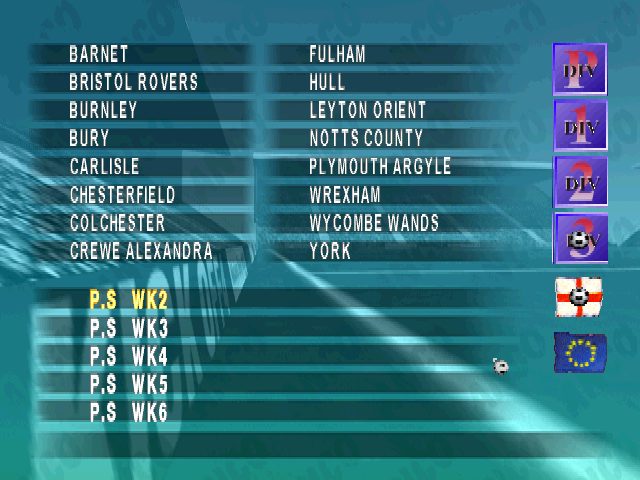Switch to Division 1 icon
This screenshot has width=640, height=480.
(x=580, y=126)
